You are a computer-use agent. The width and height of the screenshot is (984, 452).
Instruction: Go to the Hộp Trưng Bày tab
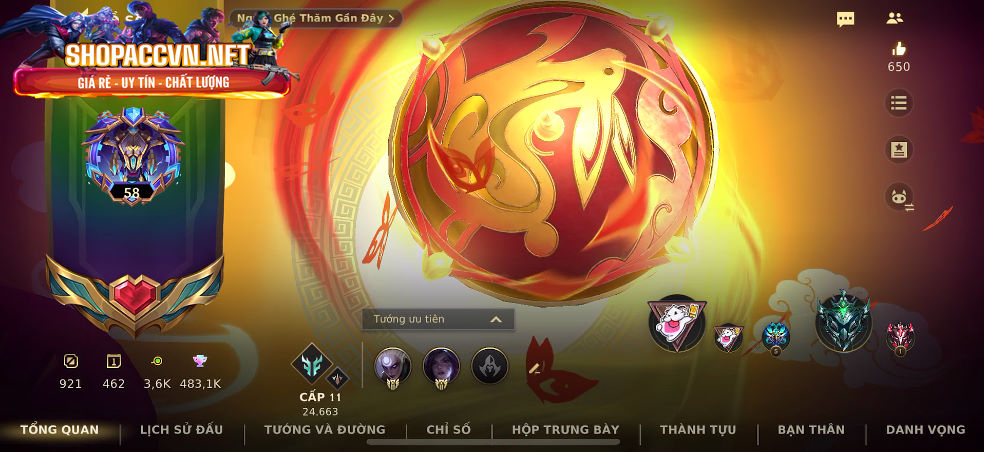pyautogui.click(x=566, y=430)
